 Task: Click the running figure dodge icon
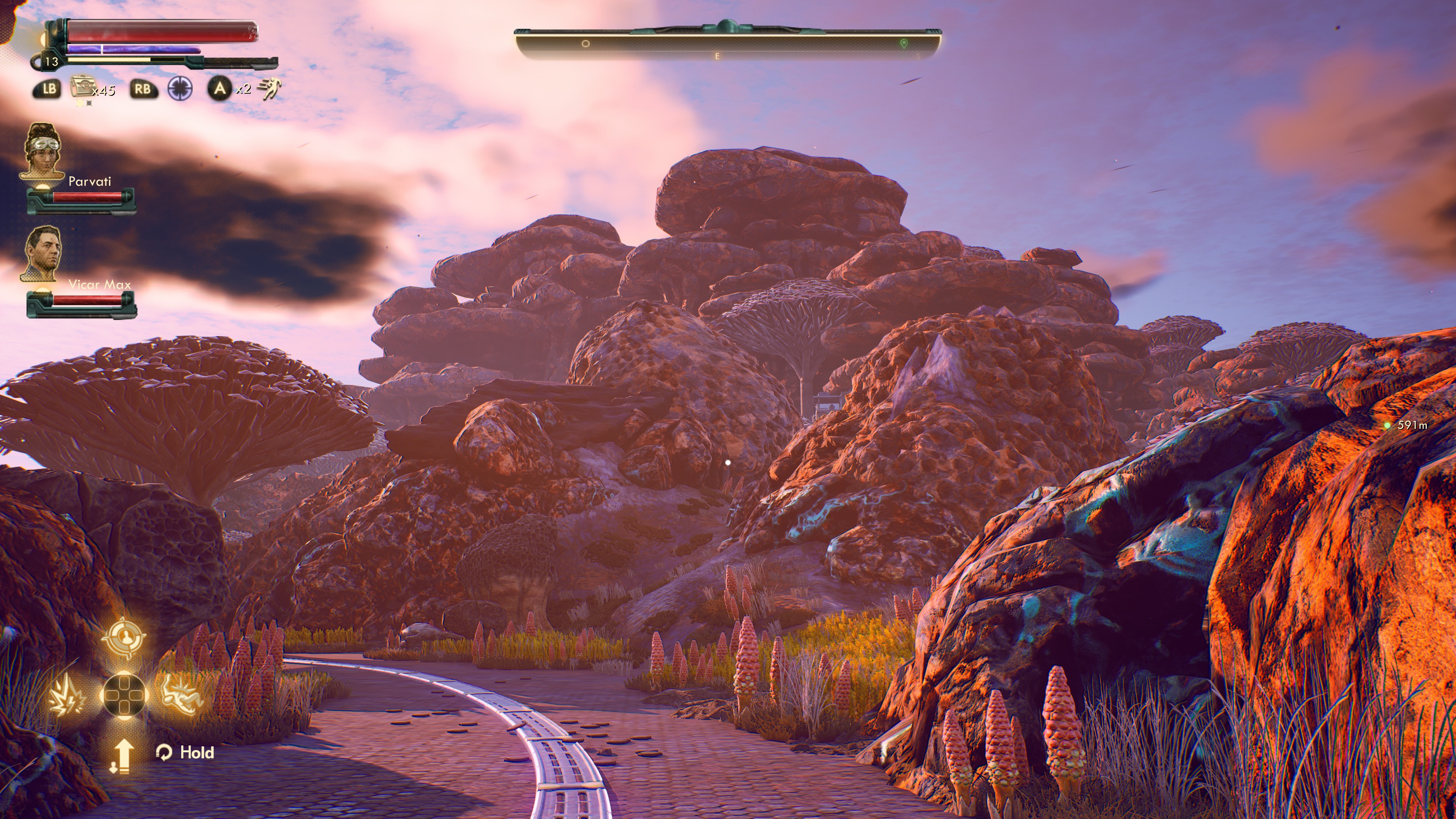[269, 89]
